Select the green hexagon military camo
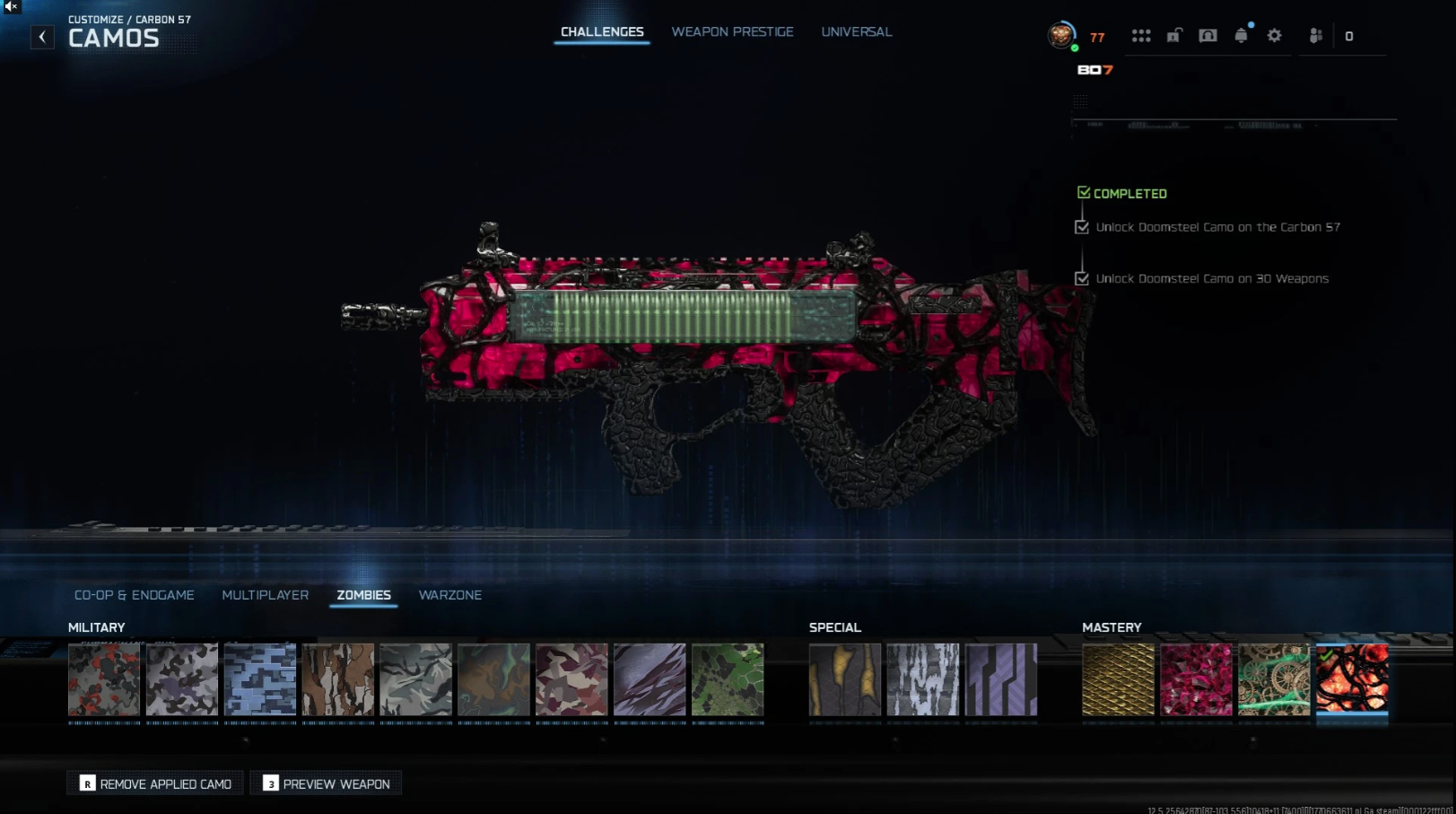 (728, 679)
